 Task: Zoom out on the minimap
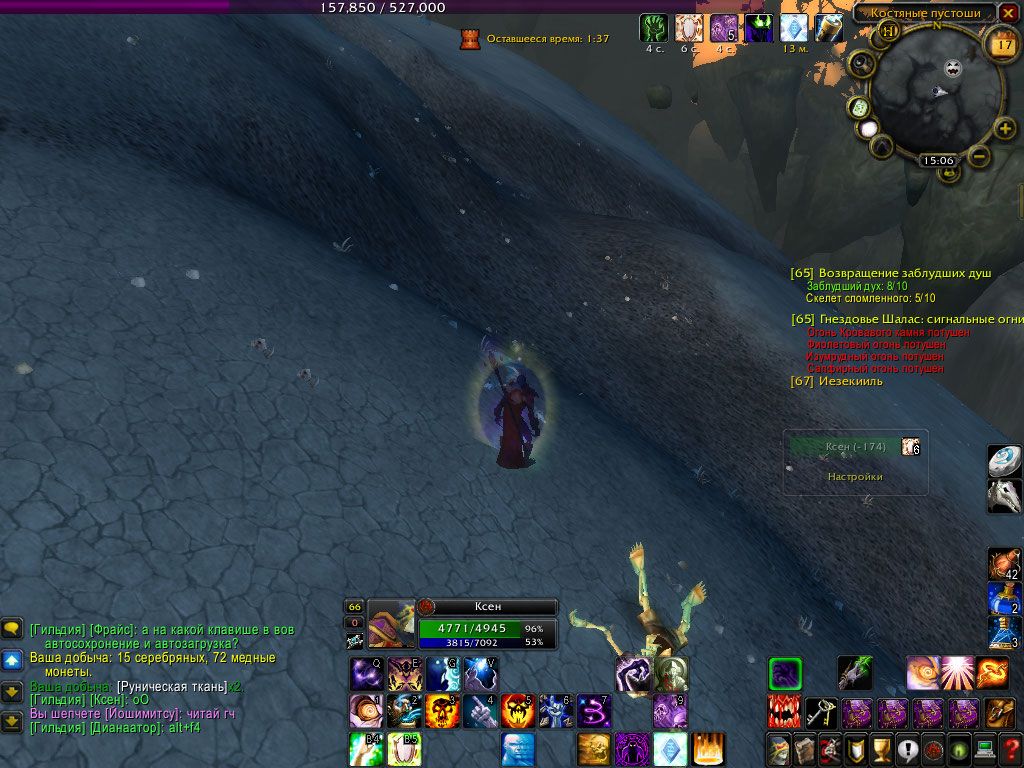click(980, 155)
